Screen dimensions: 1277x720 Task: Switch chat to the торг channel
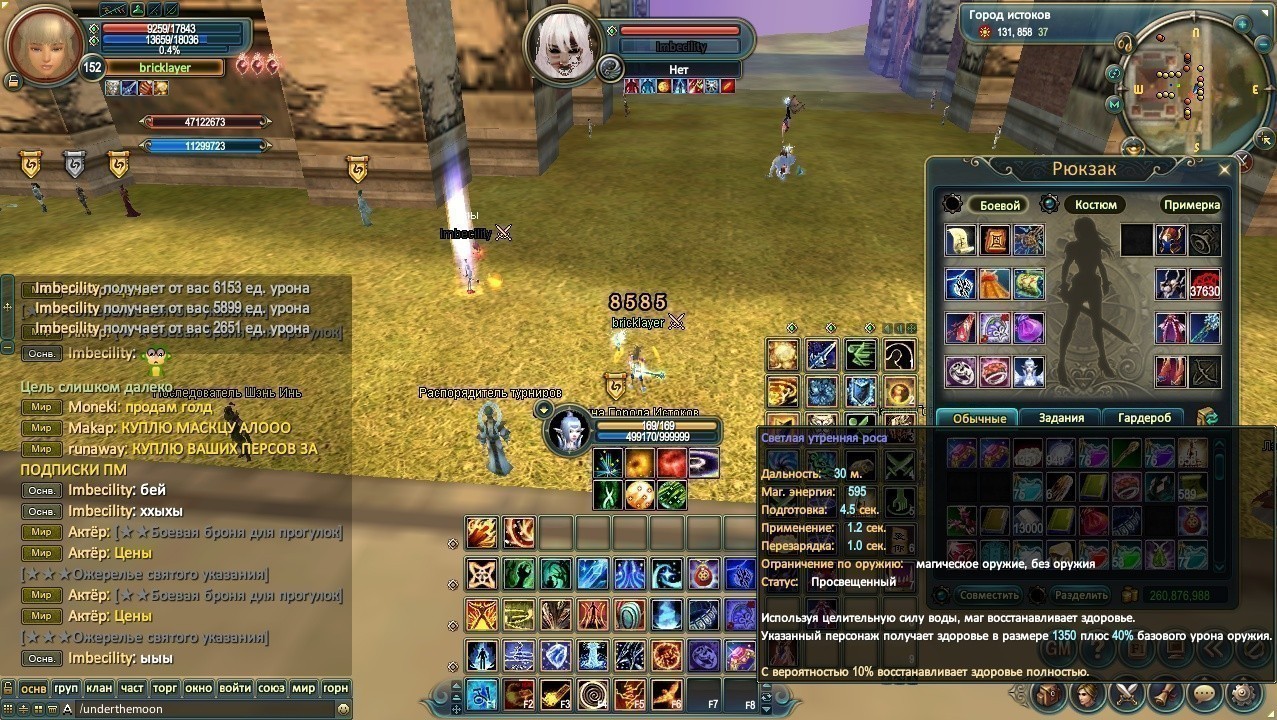(164, 688)
